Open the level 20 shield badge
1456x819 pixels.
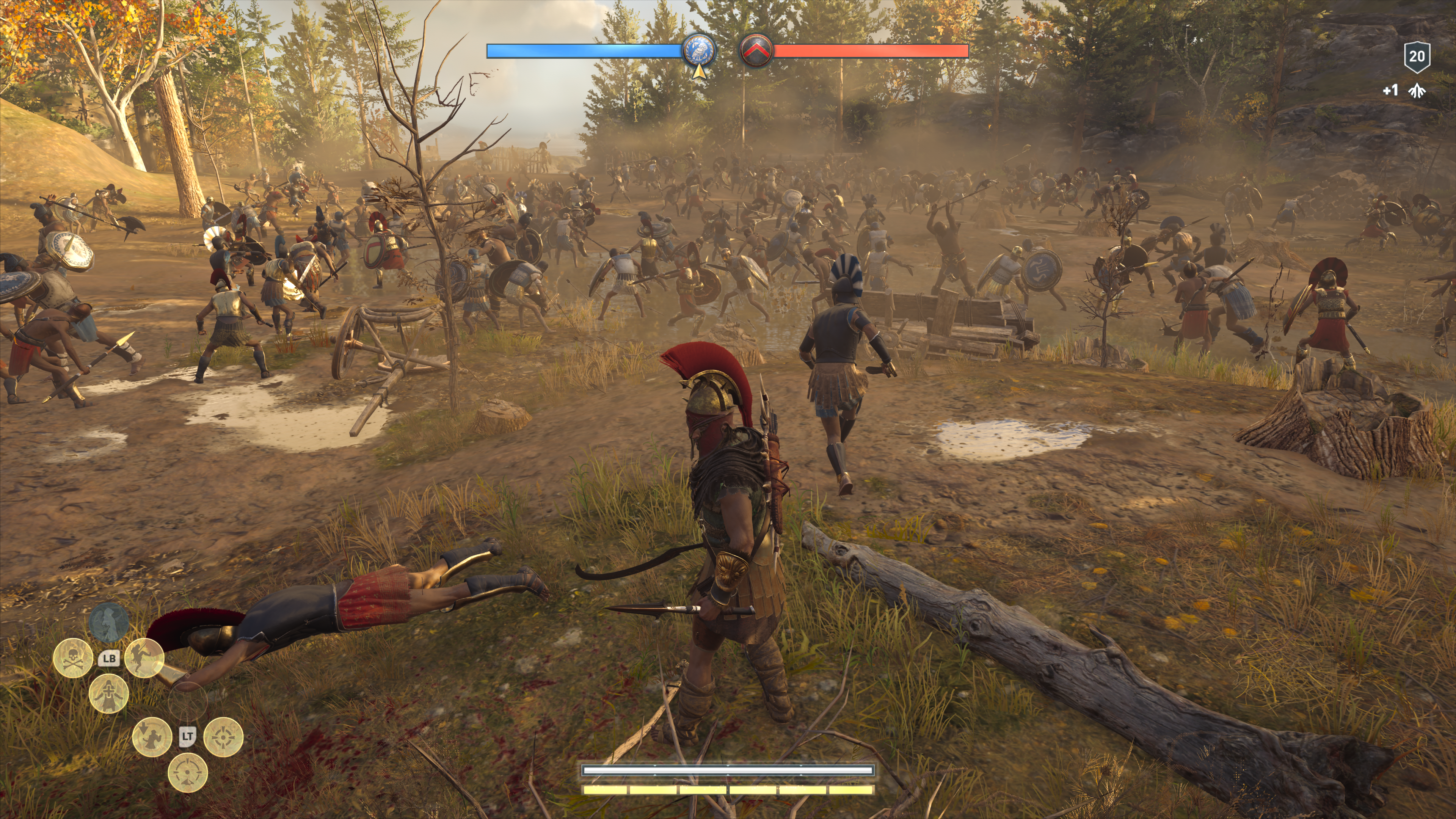(x=1417, y=56)
